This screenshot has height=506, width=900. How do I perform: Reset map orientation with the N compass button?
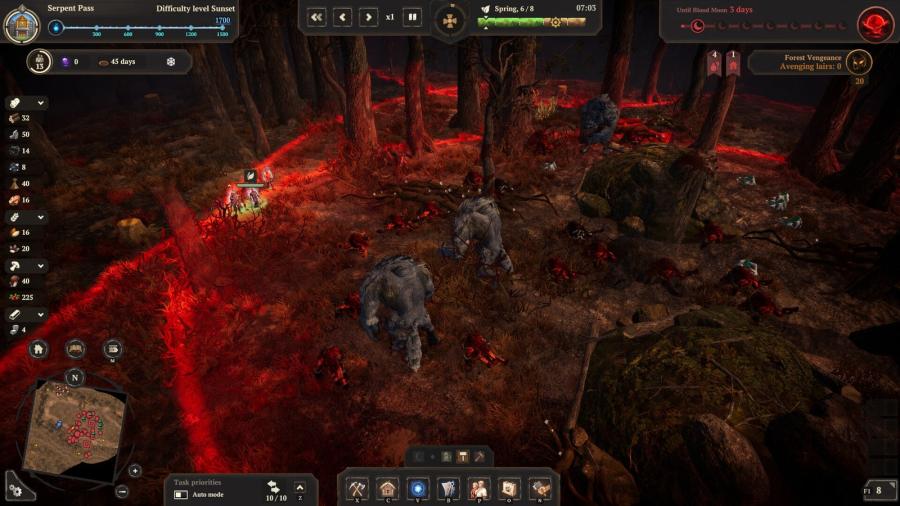tap(75, 377)
